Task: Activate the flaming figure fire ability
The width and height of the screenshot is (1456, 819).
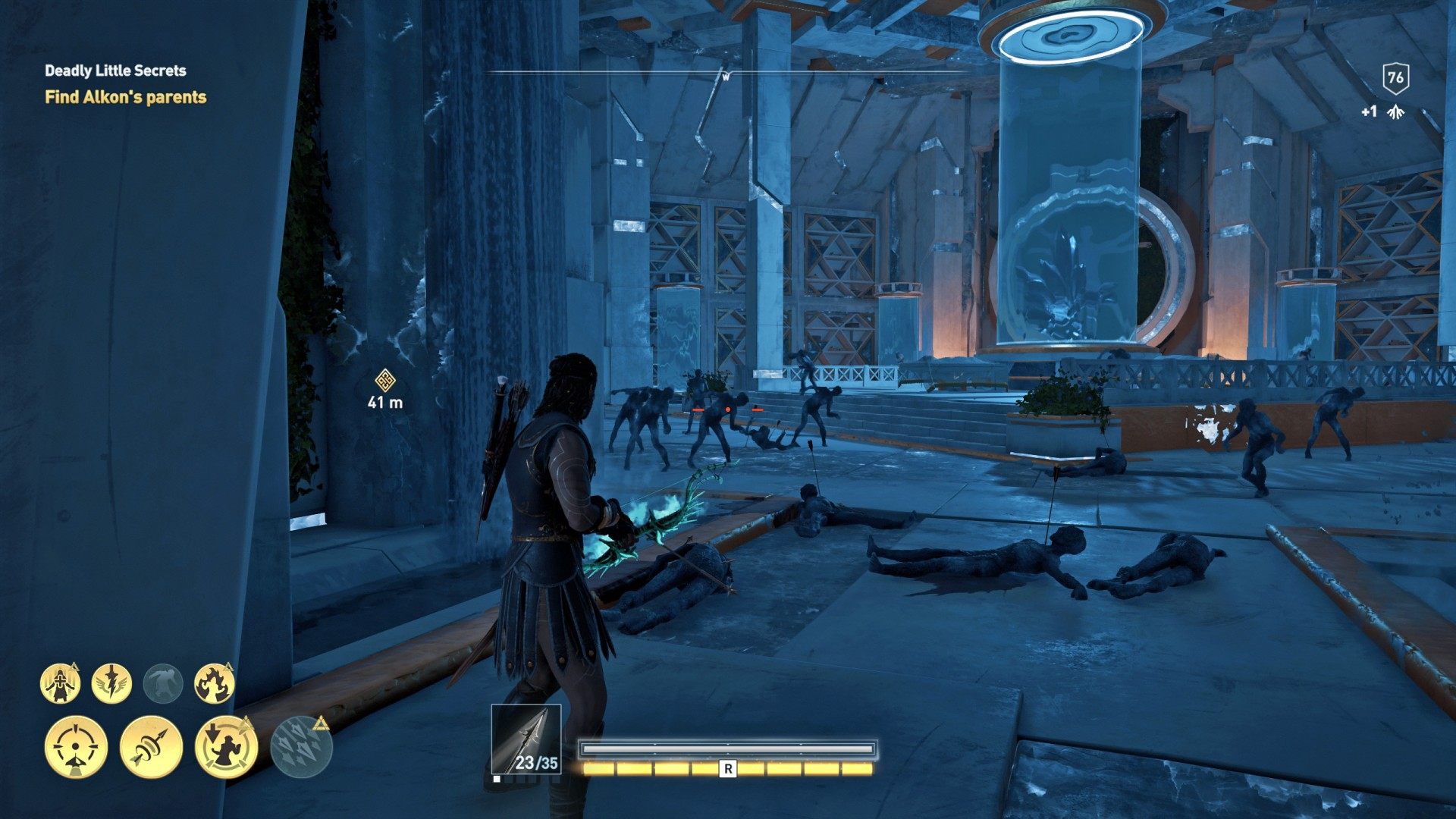Action: click(214, 684)
